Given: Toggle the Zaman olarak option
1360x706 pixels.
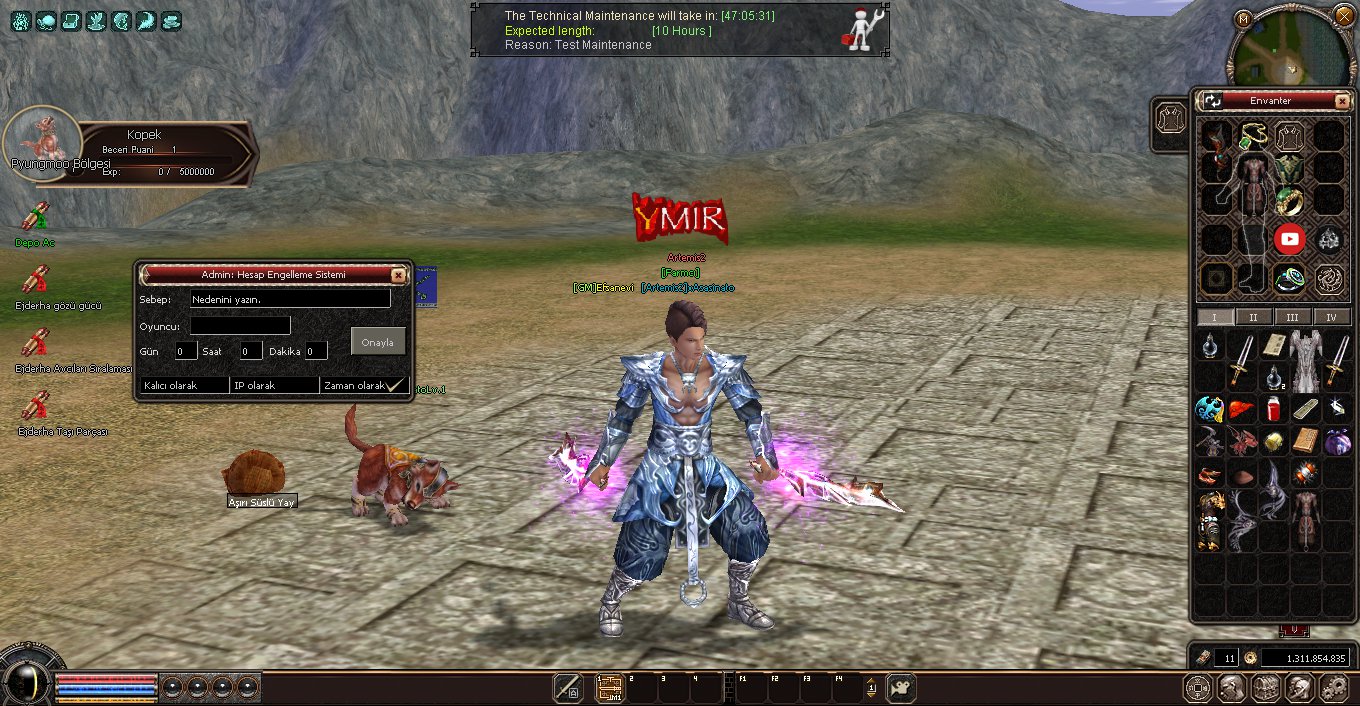Looking at the screenshot, I should [x=364, y=385].
